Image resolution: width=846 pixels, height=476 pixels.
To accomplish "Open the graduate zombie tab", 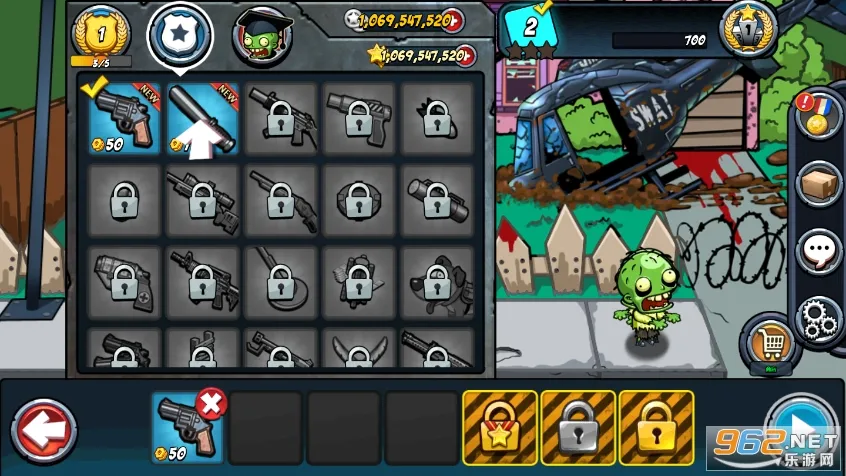I will click(x=262, y=35).
